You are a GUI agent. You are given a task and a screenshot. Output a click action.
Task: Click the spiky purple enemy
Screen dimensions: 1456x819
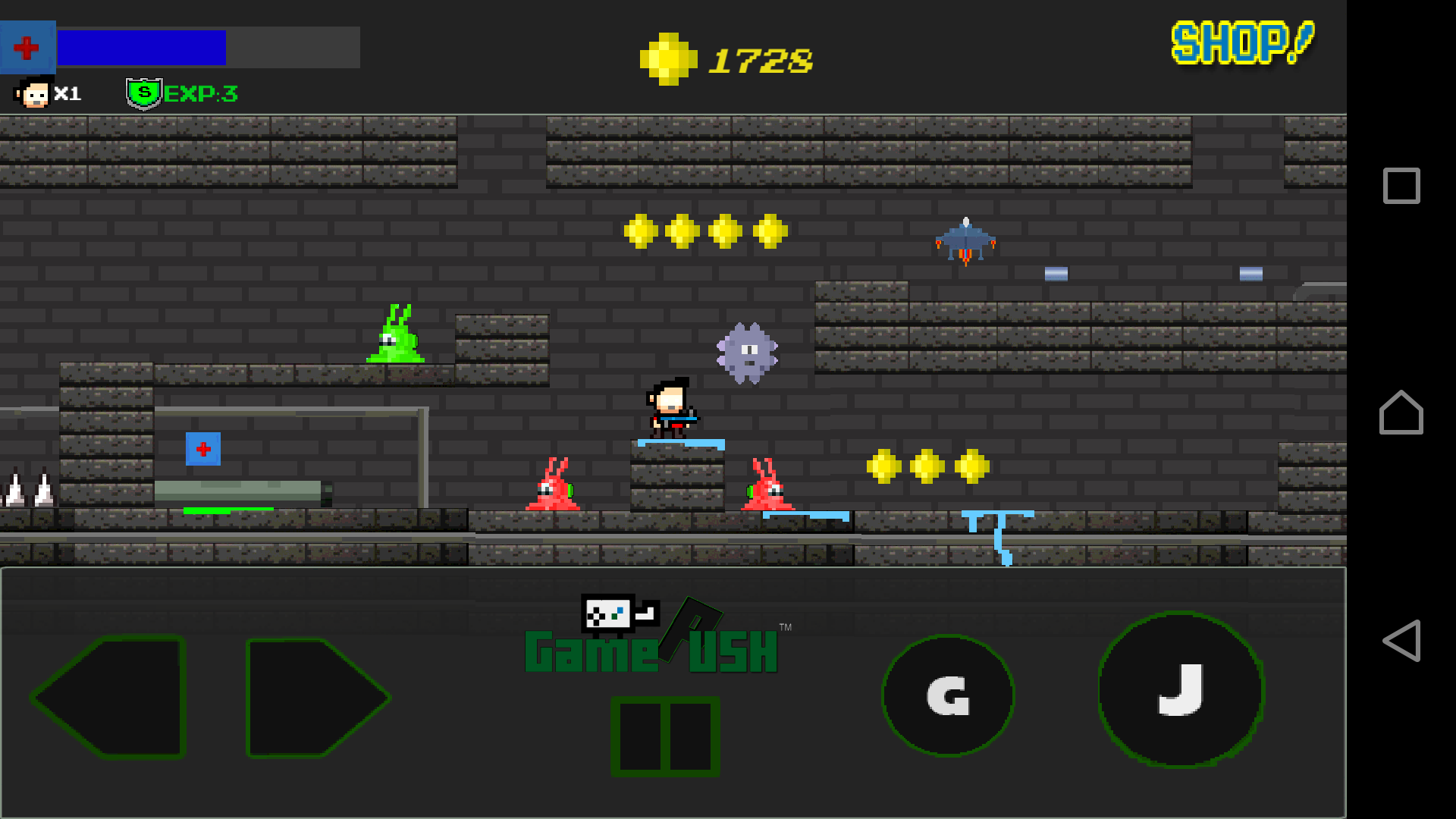click(748, 353)
